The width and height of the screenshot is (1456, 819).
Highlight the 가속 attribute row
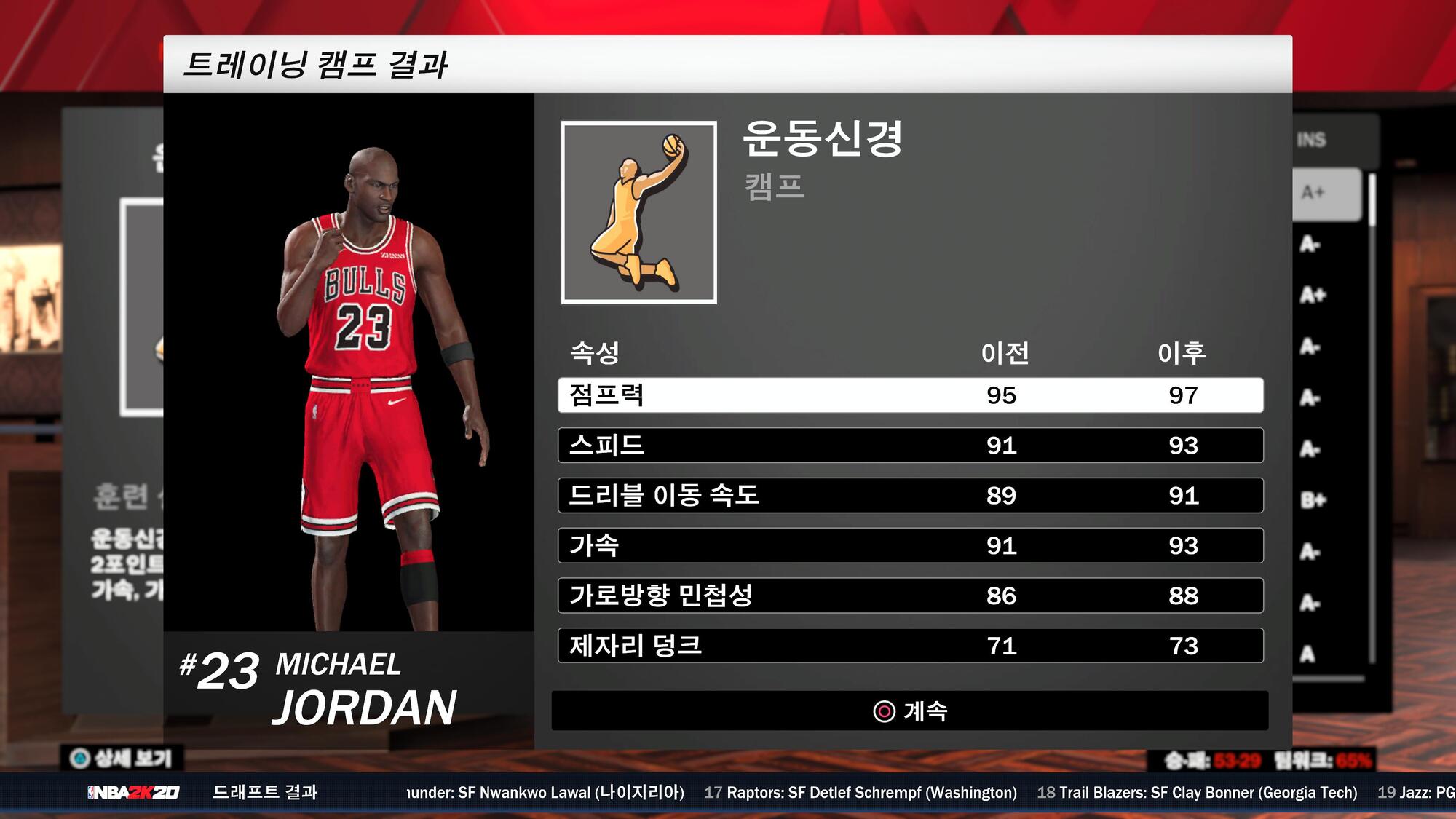click(910, 546)
